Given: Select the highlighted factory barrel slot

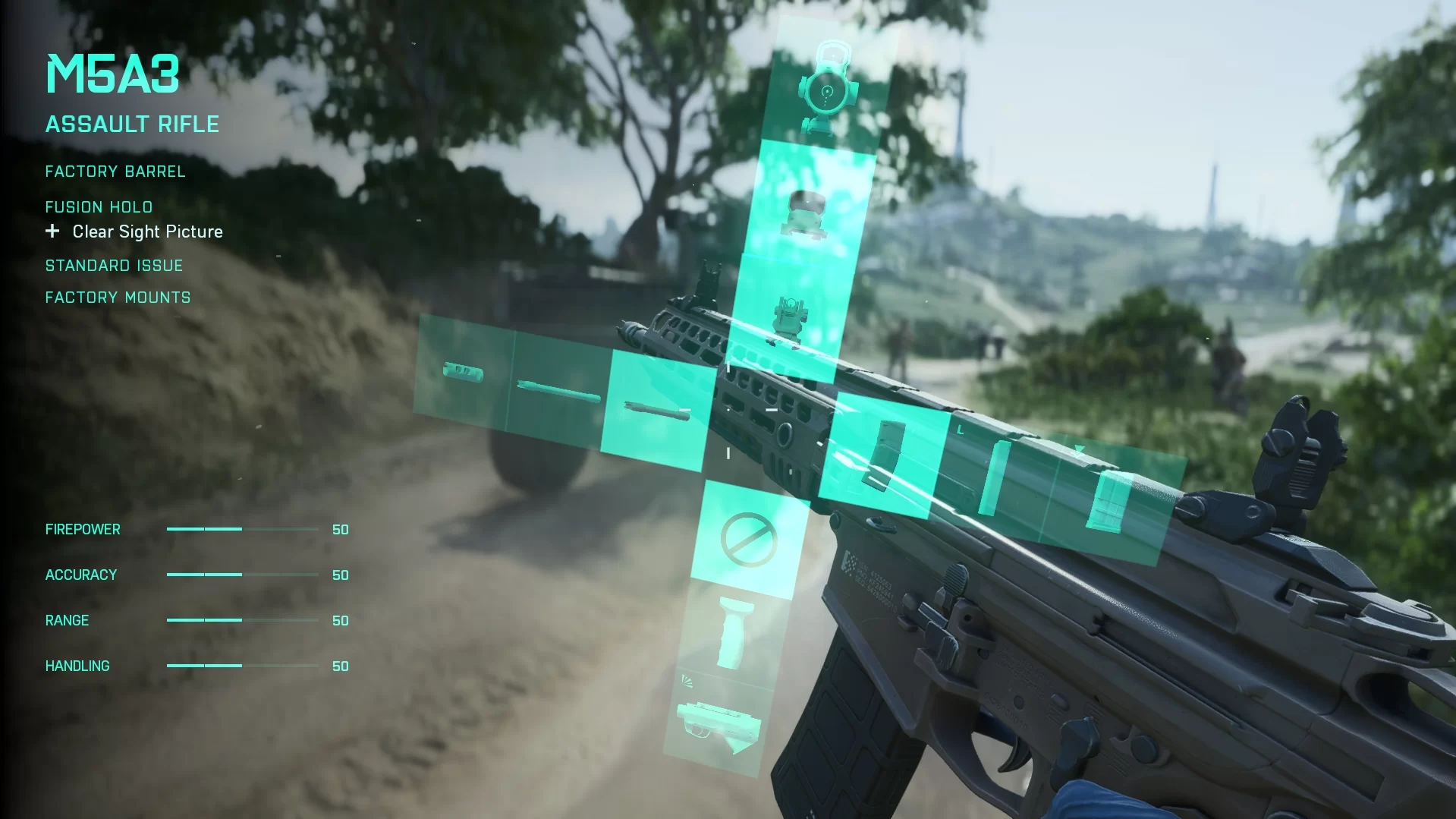Looking at the screenshot, I should coord(657,411).
